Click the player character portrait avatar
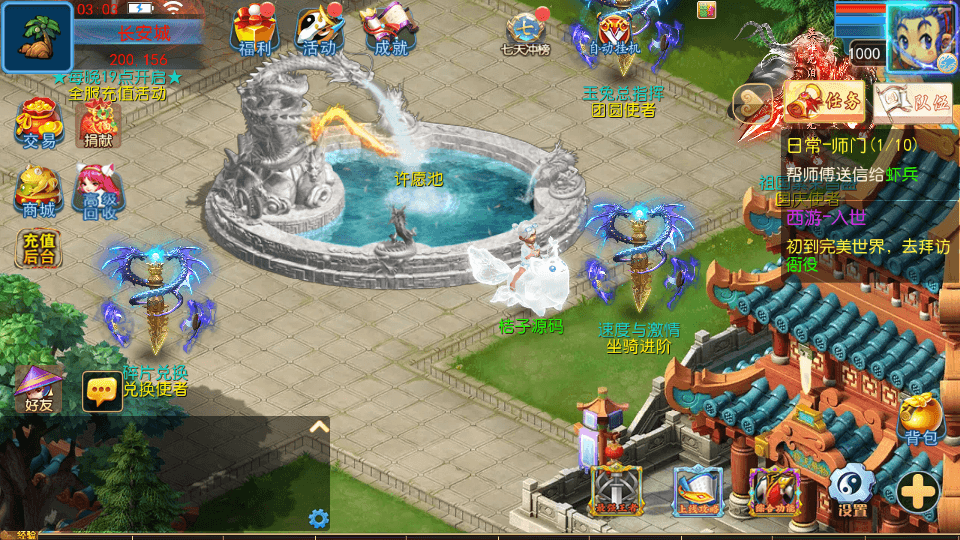This screenshot has height=540, width=960. 921,36
